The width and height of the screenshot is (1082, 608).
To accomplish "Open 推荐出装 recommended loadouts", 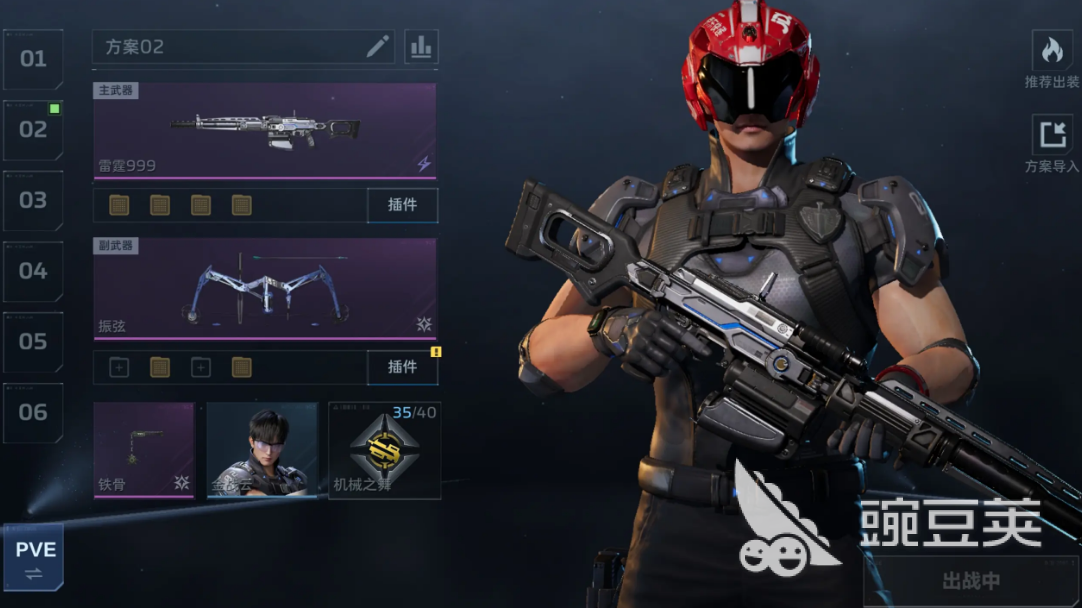I will tap(1052, 60).
